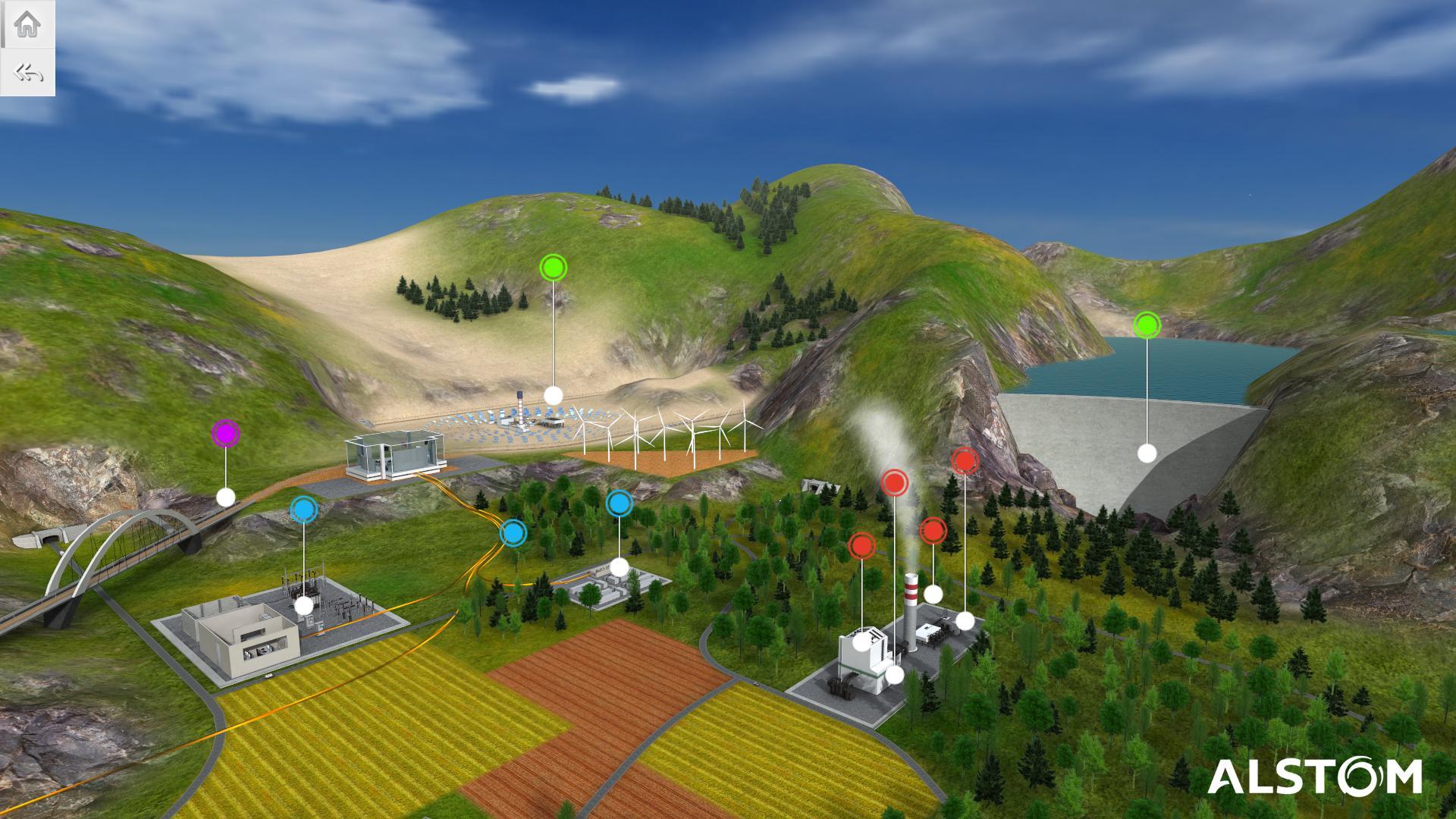1456x819 pixels.
Task: Select the white pin on the transformer building
Action: 621,566
